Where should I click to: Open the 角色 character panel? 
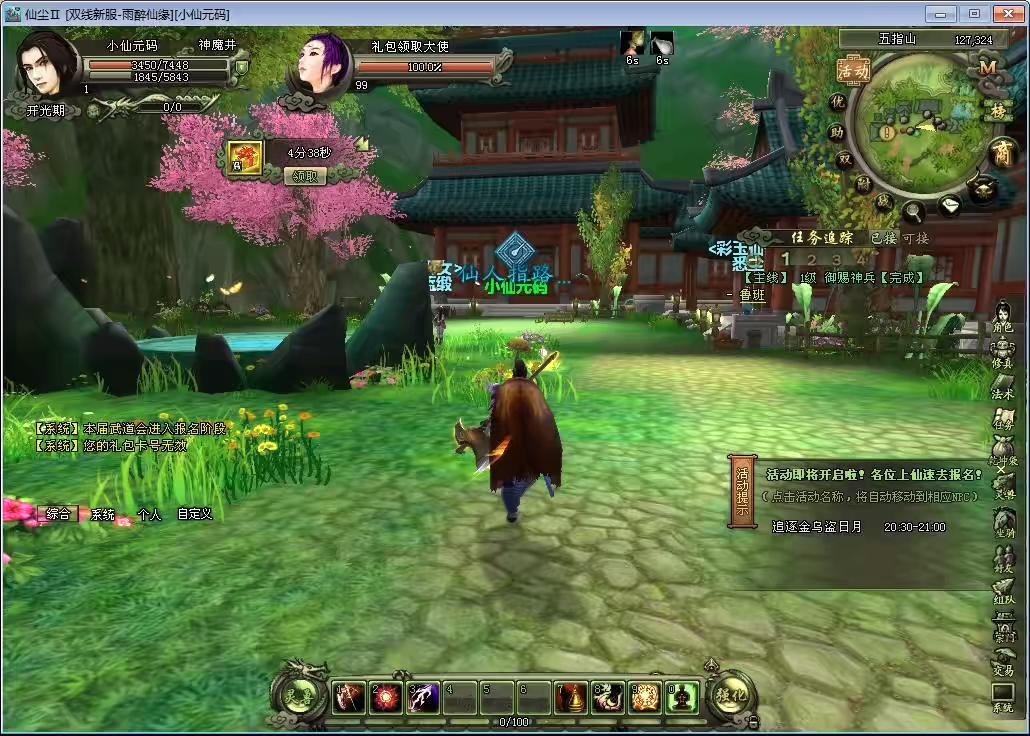[x=1002, y=316]
